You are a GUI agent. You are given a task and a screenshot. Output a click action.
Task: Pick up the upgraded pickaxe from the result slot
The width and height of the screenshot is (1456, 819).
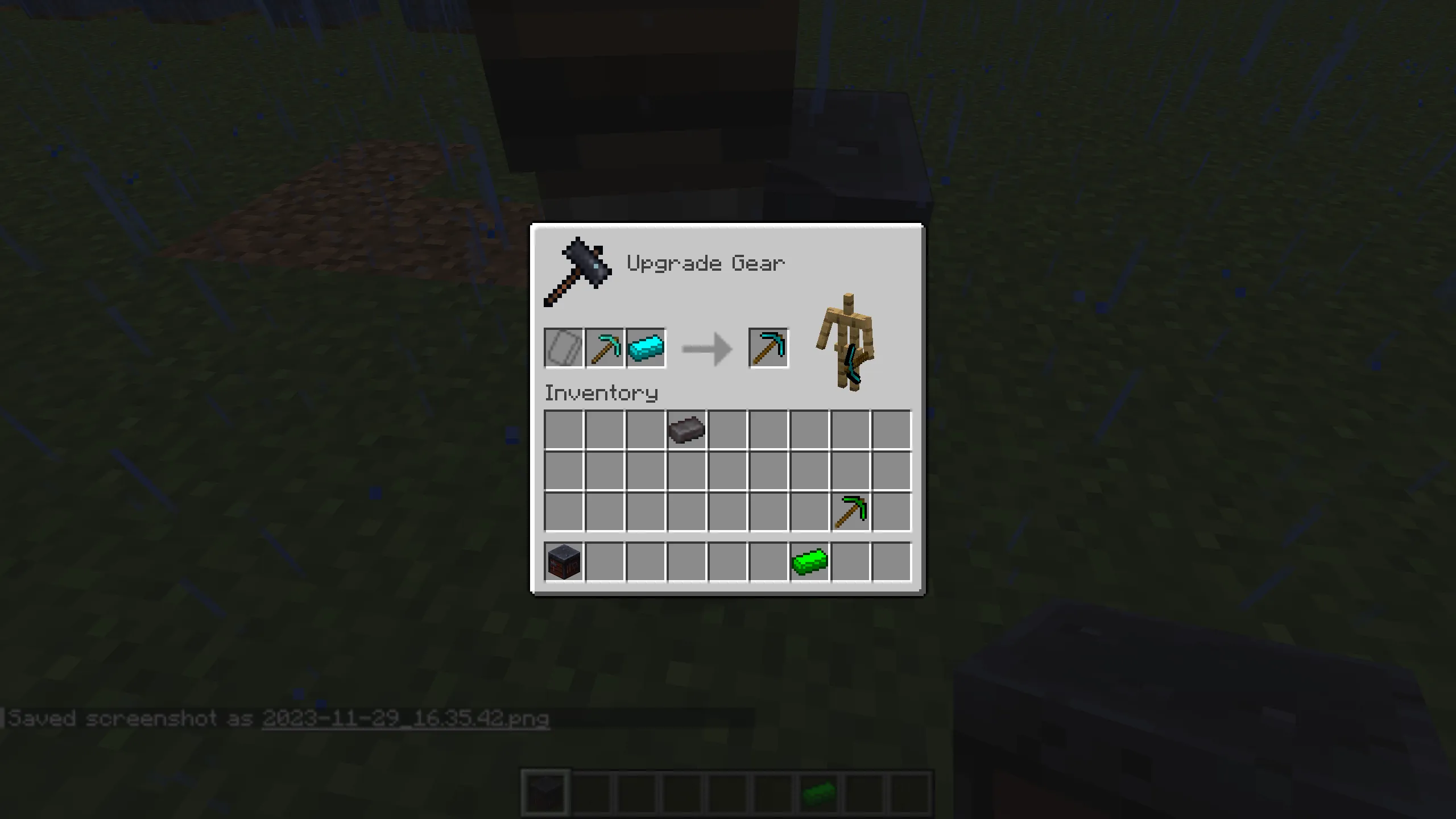[769, 348]
